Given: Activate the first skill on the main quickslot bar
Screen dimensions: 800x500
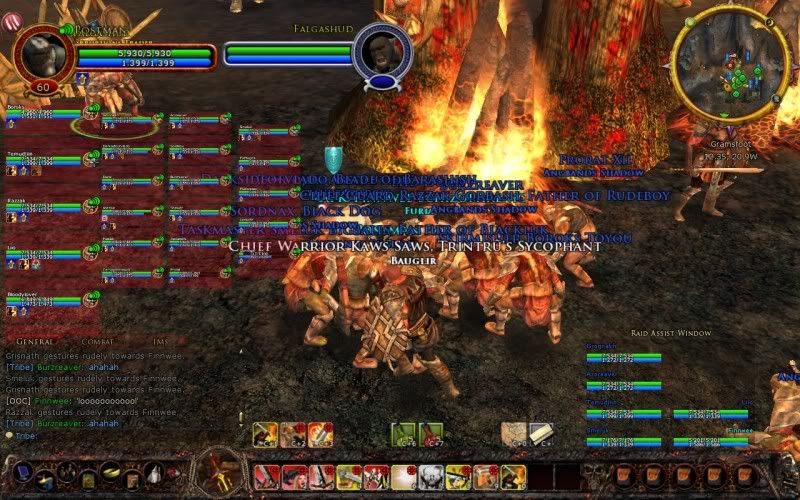Looking at the screenshot, I should pyautogui.click(x=265, y=476).
